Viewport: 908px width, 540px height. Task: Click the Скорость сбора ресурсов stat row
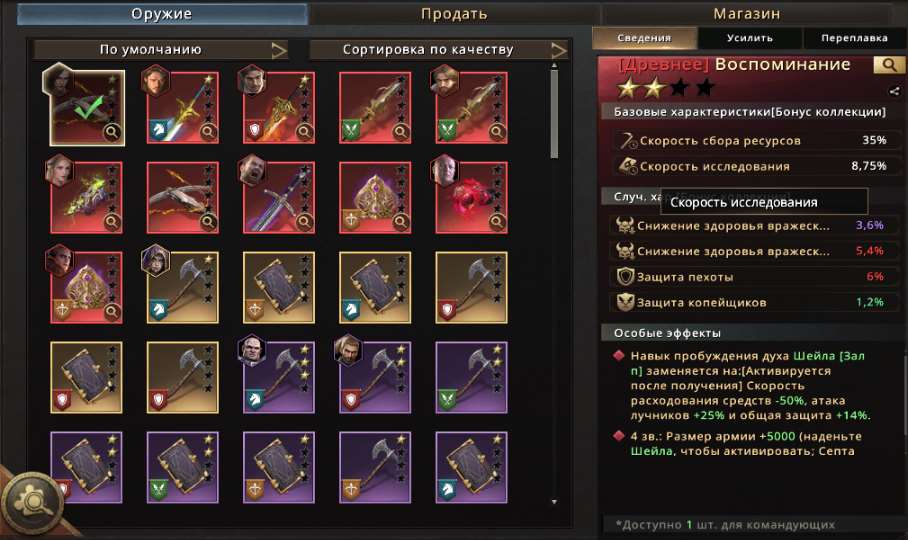pos(750,141)
